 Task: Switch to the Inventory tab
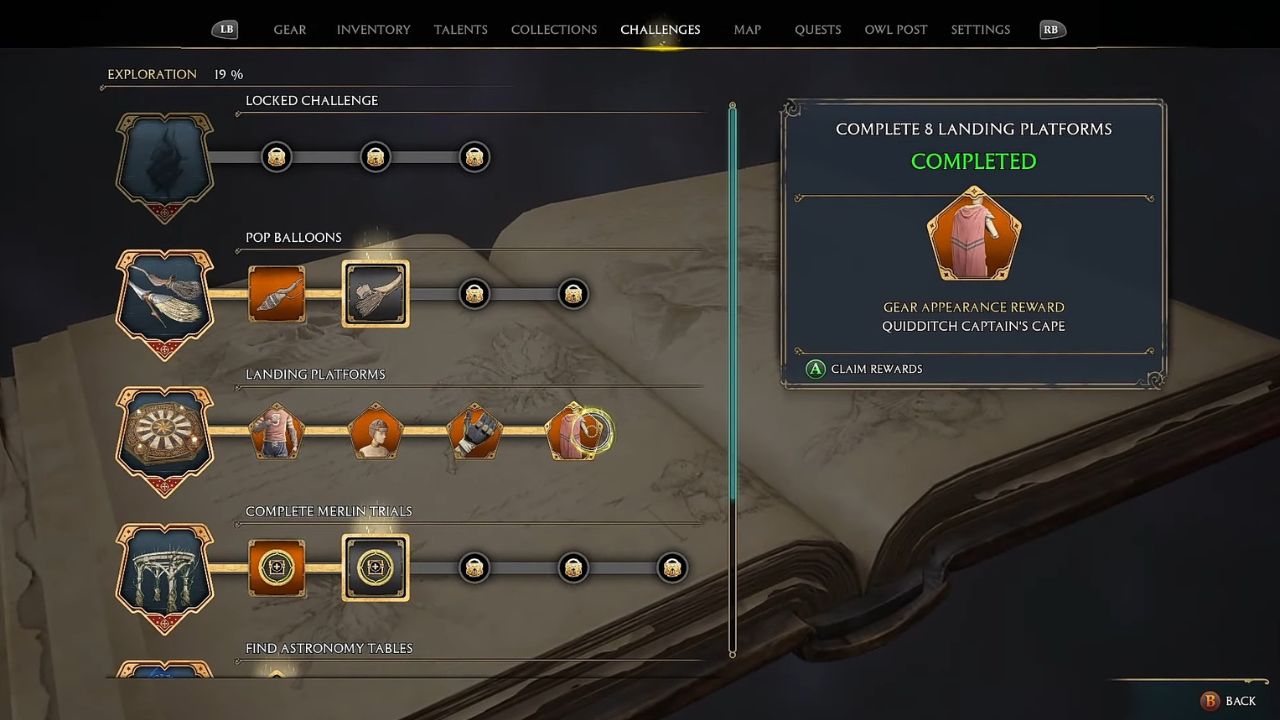pos(373,30)
